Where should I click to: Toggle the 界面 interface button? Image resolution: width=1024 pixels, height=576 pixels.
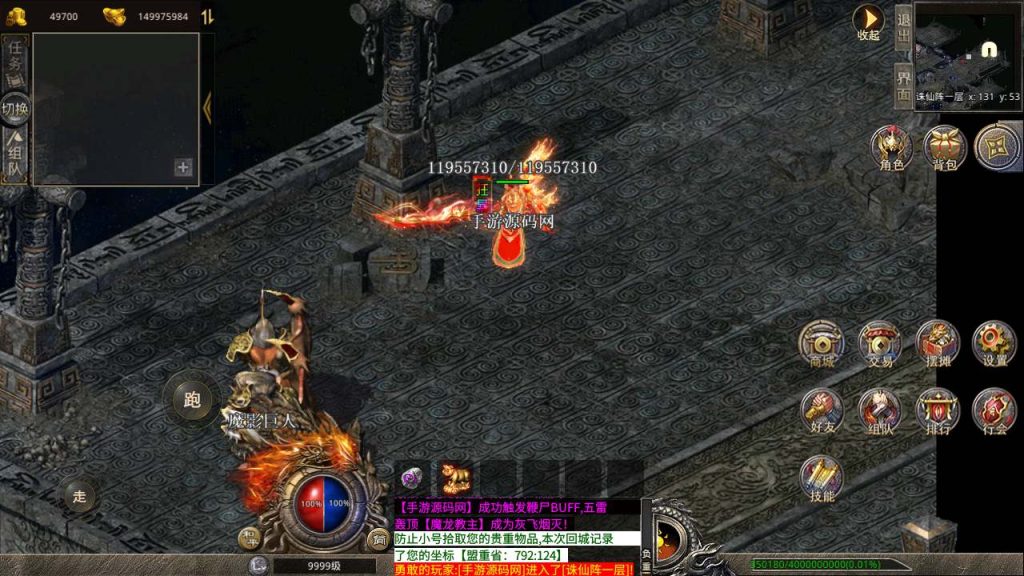[x=903, y=85]
